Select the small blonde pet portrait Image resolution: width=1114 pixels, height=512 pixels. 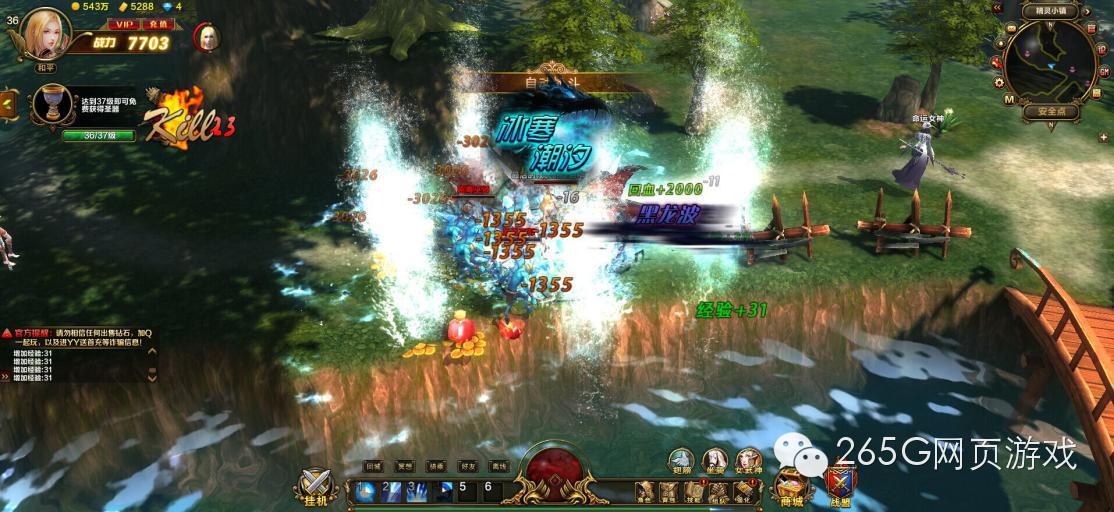(x=208, y=37)
